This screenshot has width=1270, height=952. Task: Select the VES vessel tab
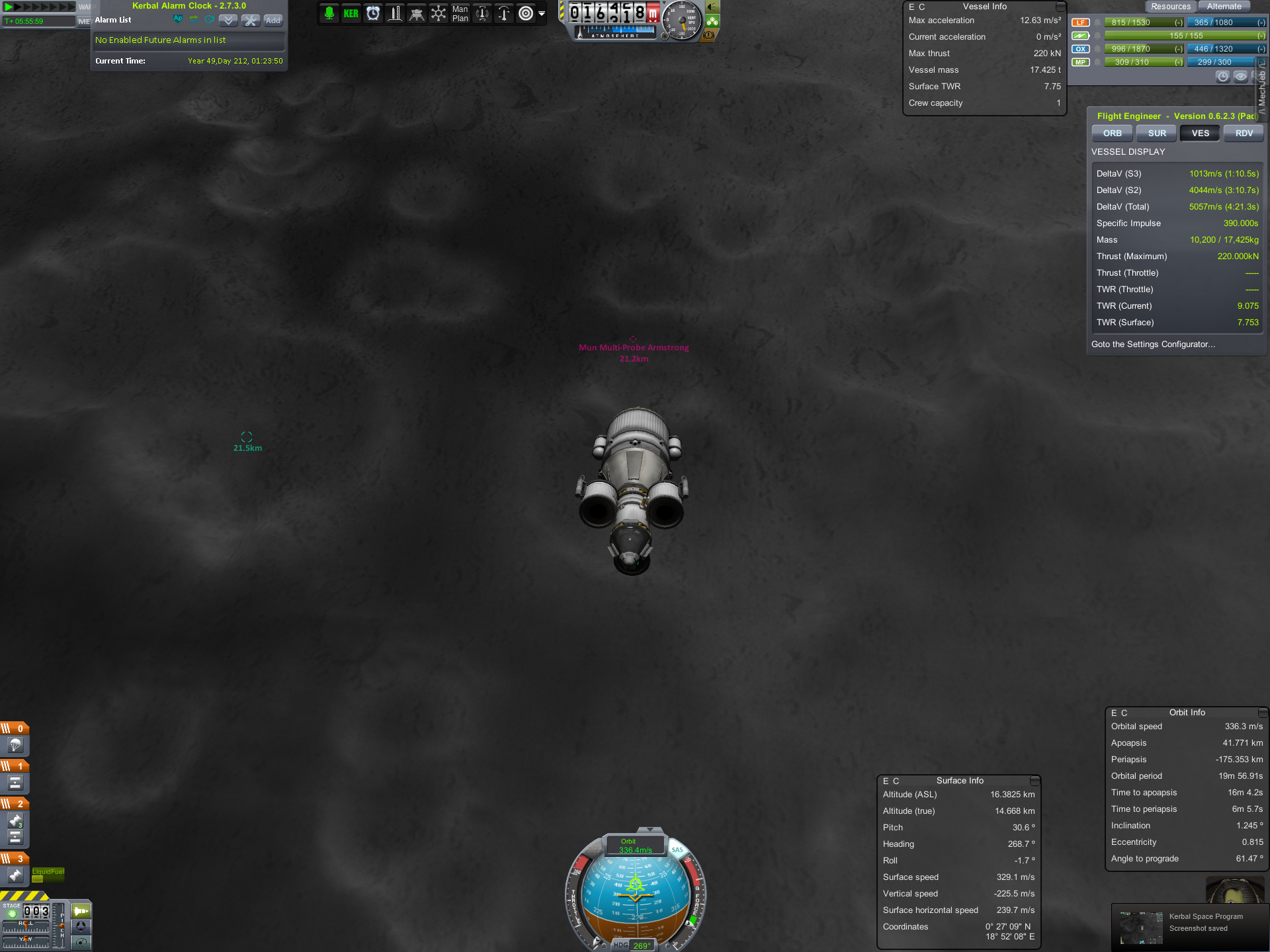tap(1200, 134)
